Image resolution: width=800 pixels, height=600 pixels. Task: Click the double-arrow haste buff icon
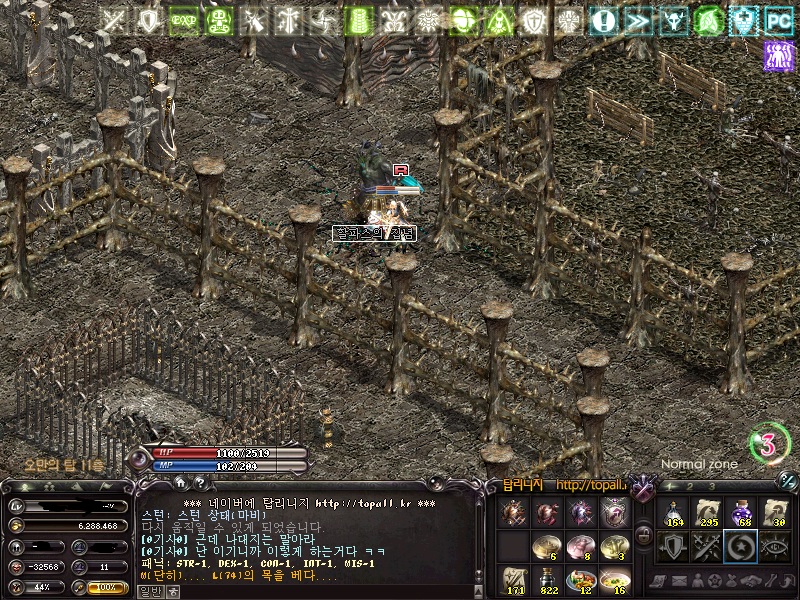(639, 20)
